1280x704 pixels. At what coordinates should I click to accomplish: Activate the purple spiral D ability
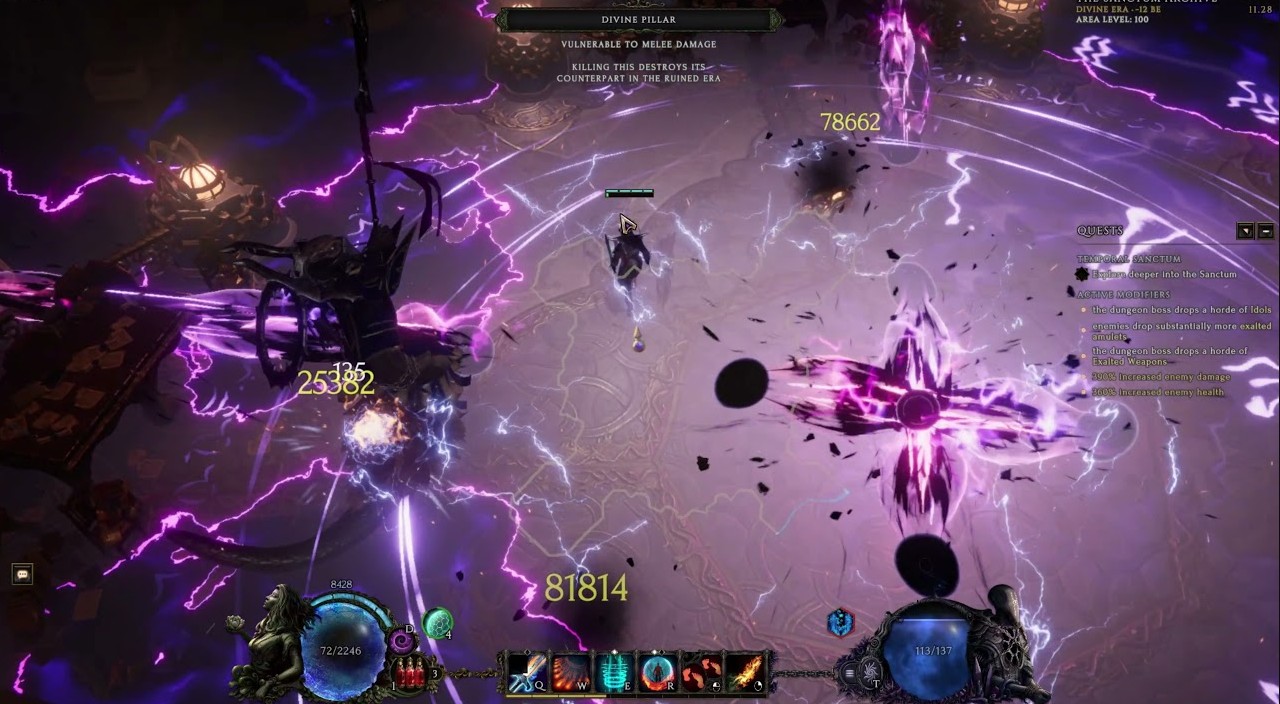[402, 640]
